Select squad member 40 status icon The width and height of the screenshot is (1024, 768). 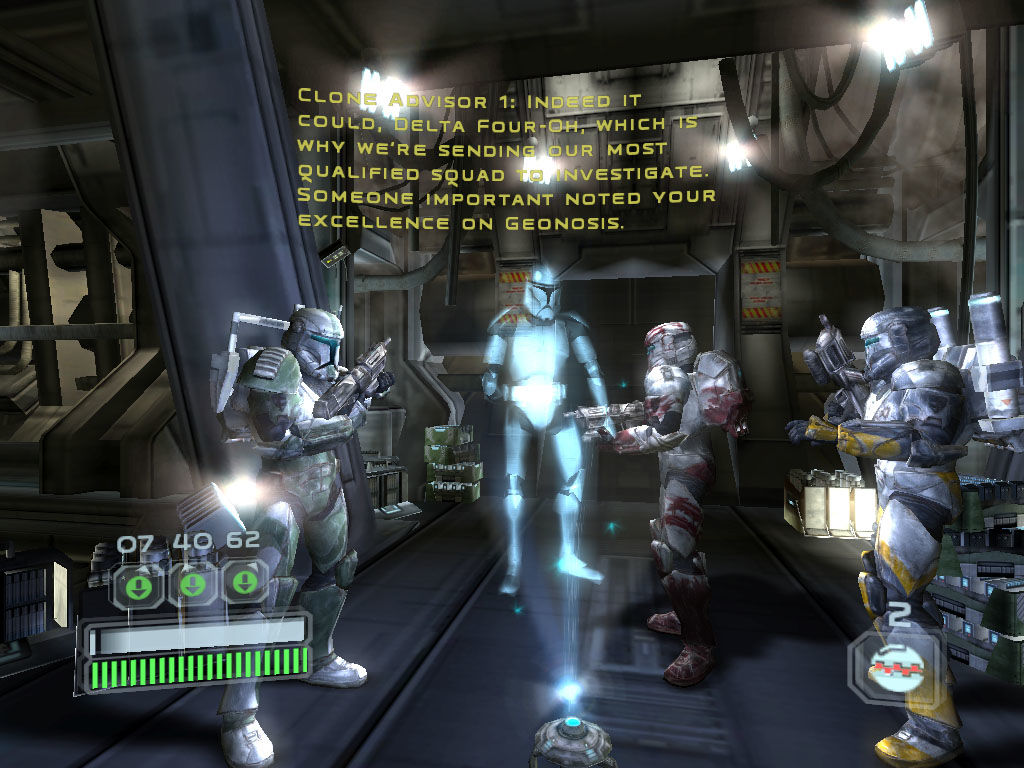pos(193,584)
